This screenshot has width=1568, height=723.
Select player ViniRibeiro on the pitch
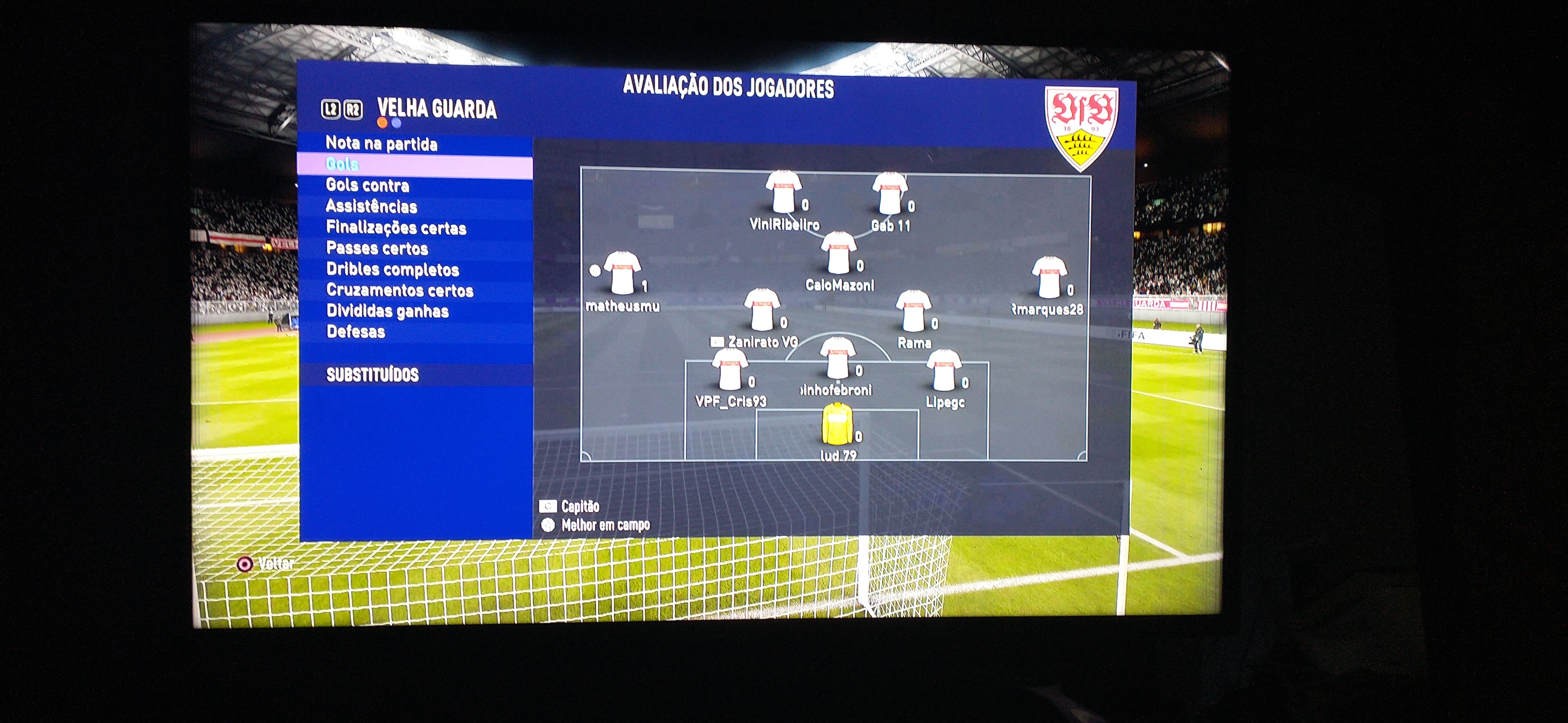coord(783,193)
